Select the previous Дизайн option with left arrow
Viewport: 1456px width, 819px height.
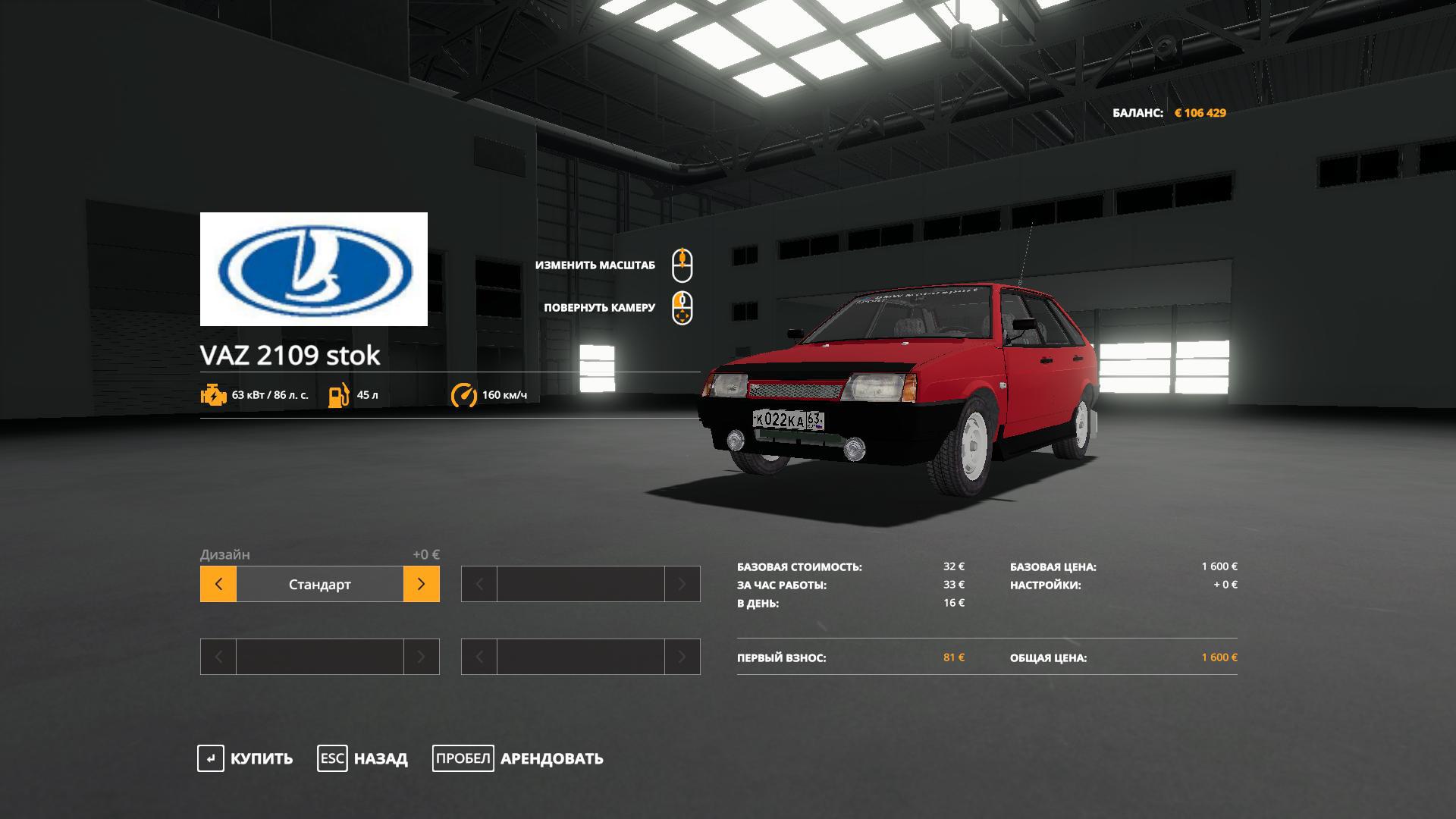pyautogui.click(x=218, y=584)
